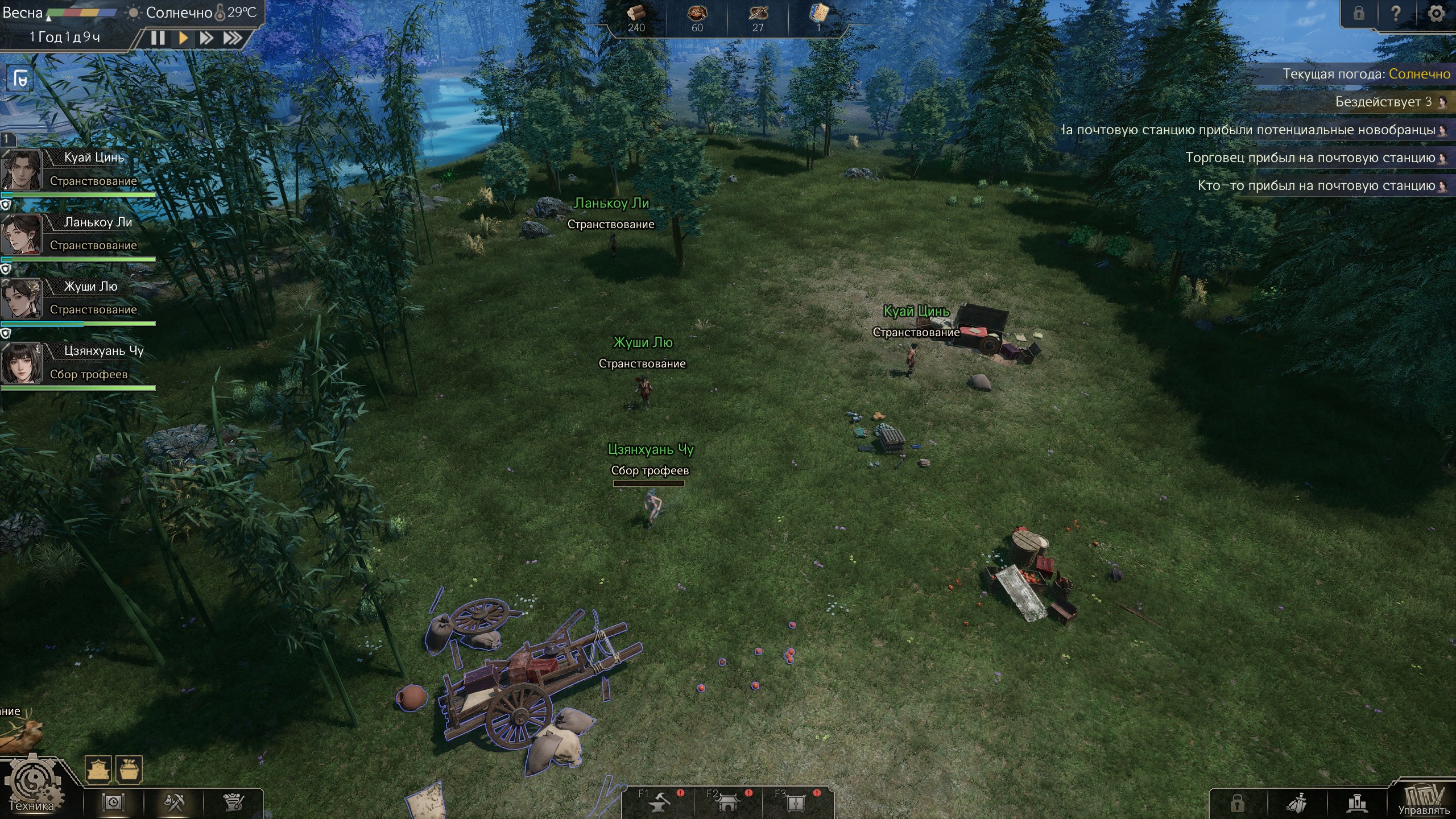Set game speed to normal play
This screenshot has height=819, width=1456.
[183, 38]
